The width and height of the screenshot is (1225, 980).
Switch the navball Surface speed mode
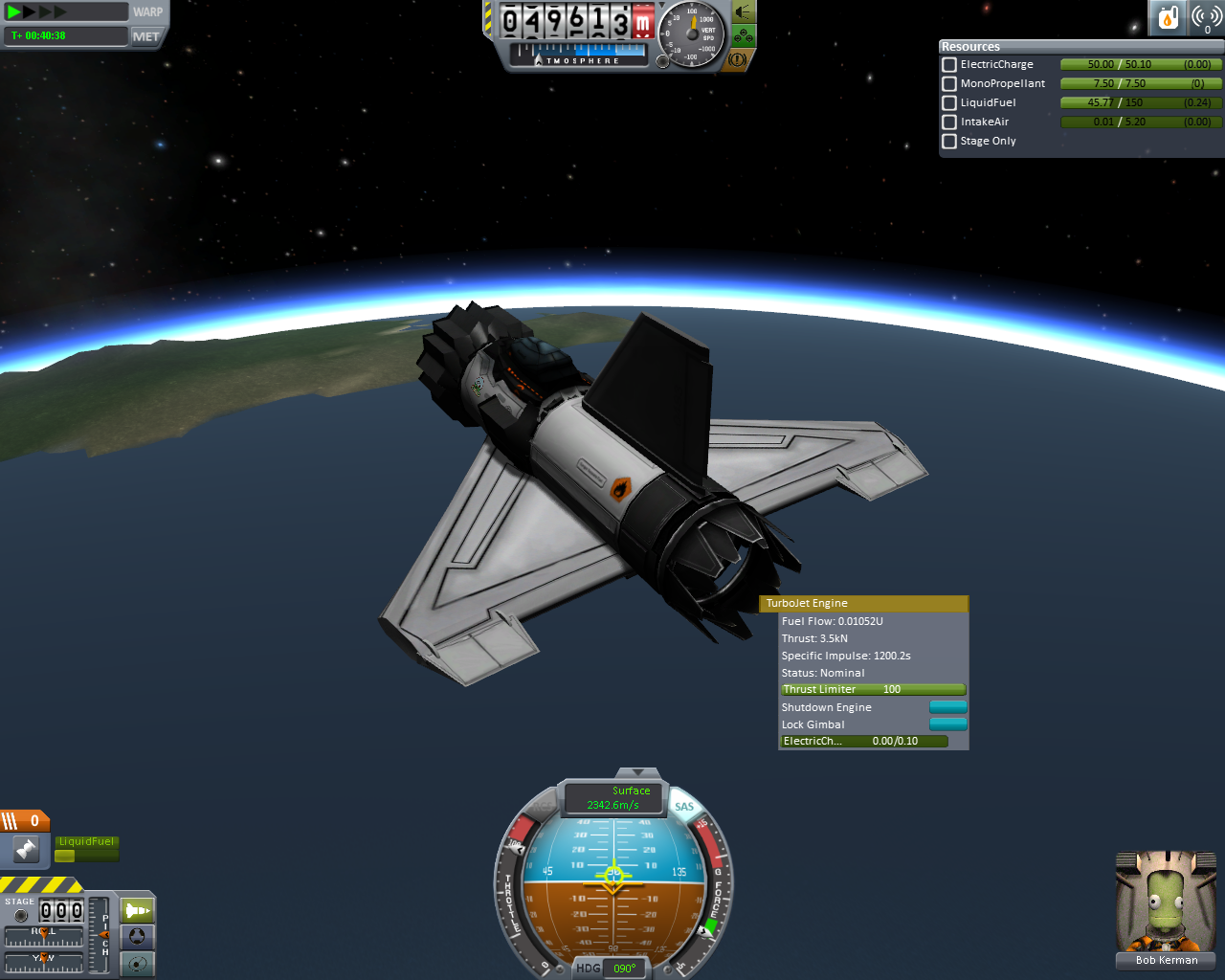coord(613,797)
